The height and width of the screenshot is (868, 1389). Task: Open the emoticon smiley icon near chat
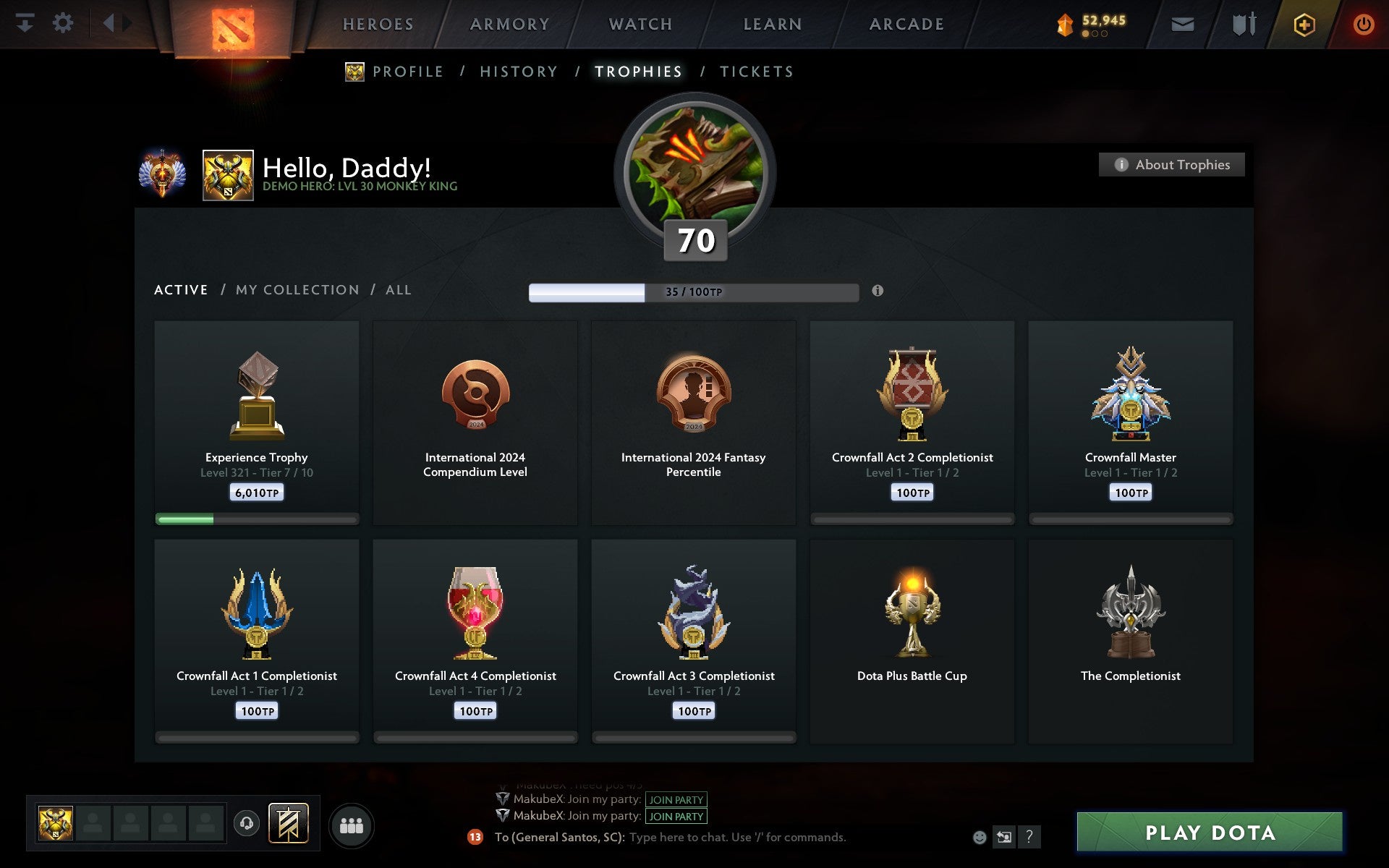point(980,838)
